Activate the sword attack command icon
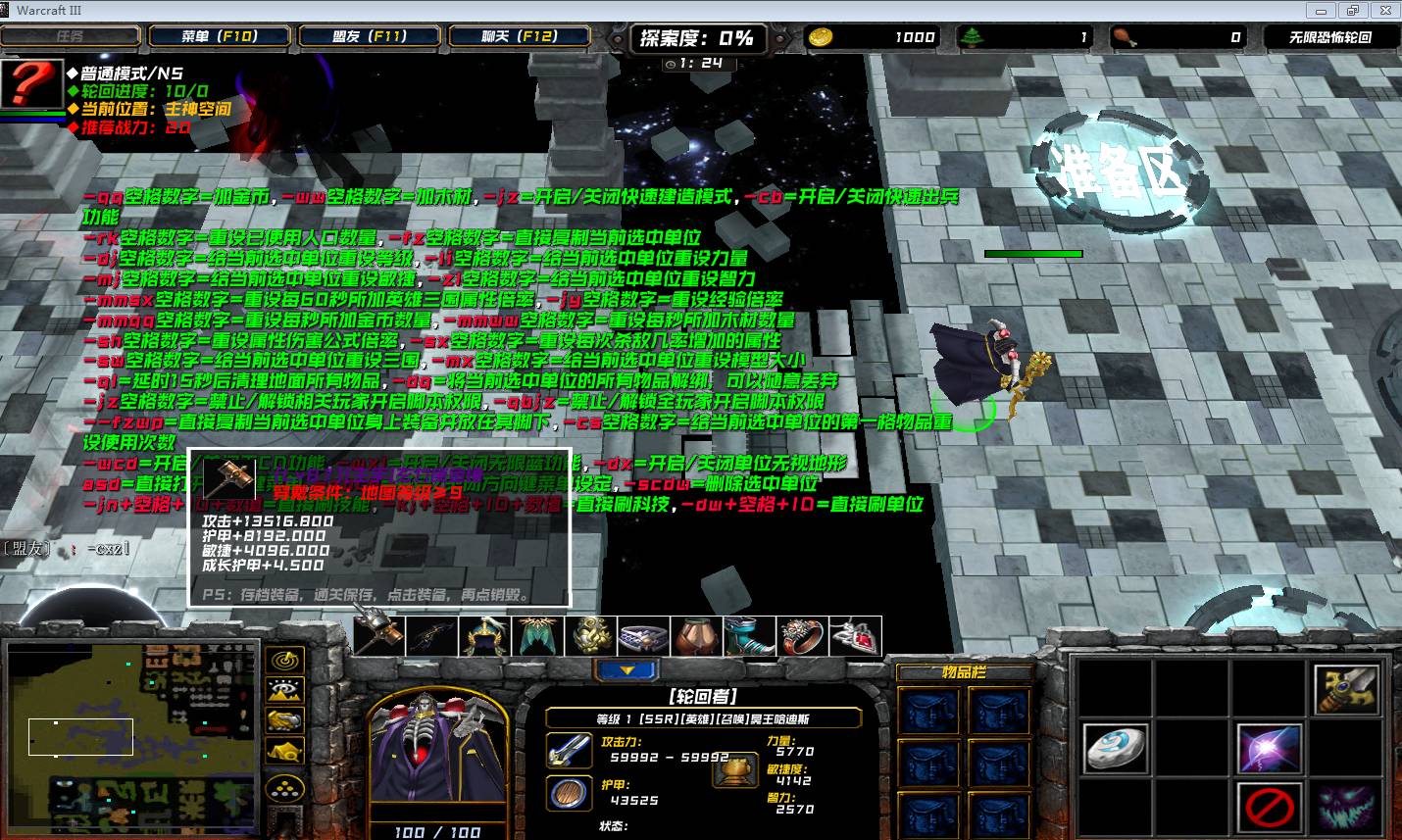This screenshot has width=1402, height=840. [1344, 688]
